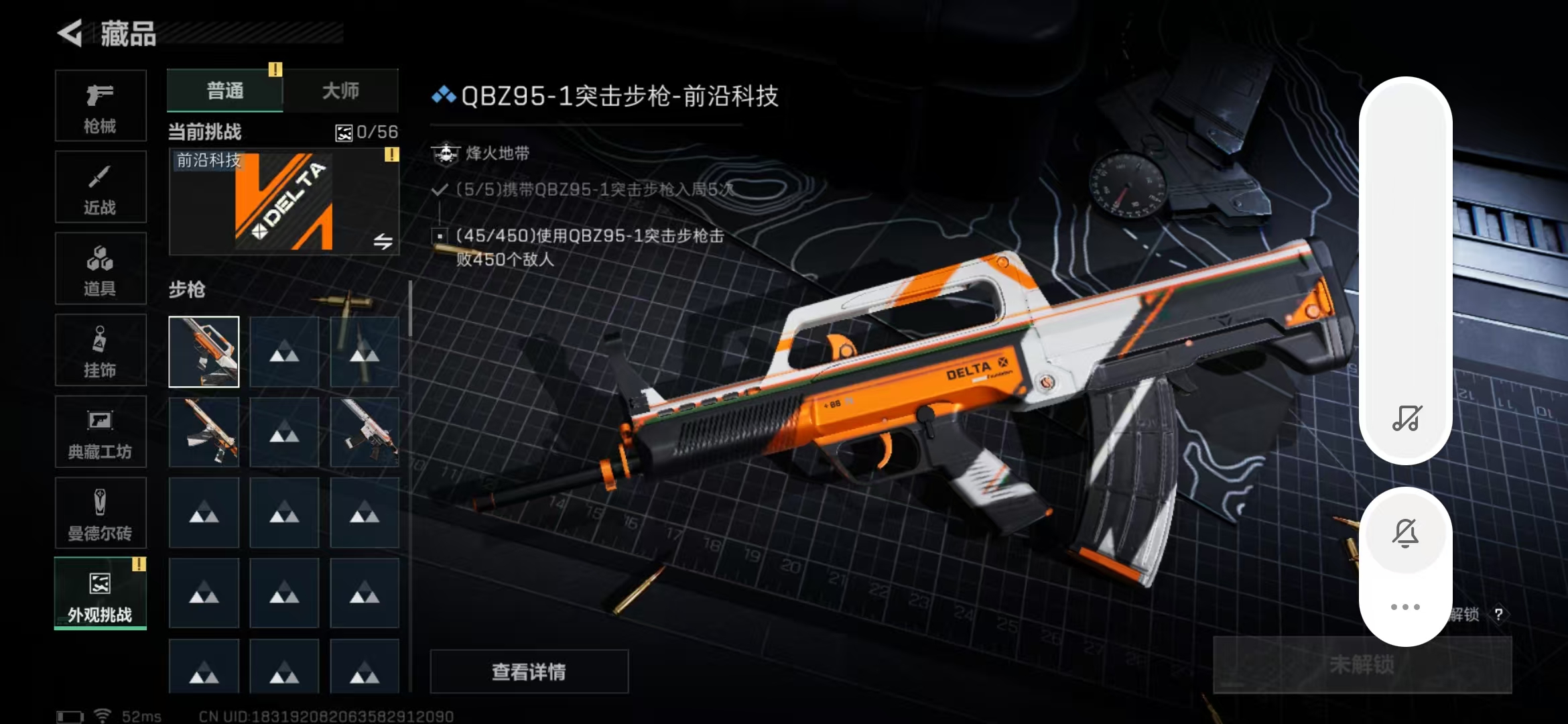This screenshot has height=724, width=1568.
Task: Switch to the 大师 master tab
Action: point(340,90)
